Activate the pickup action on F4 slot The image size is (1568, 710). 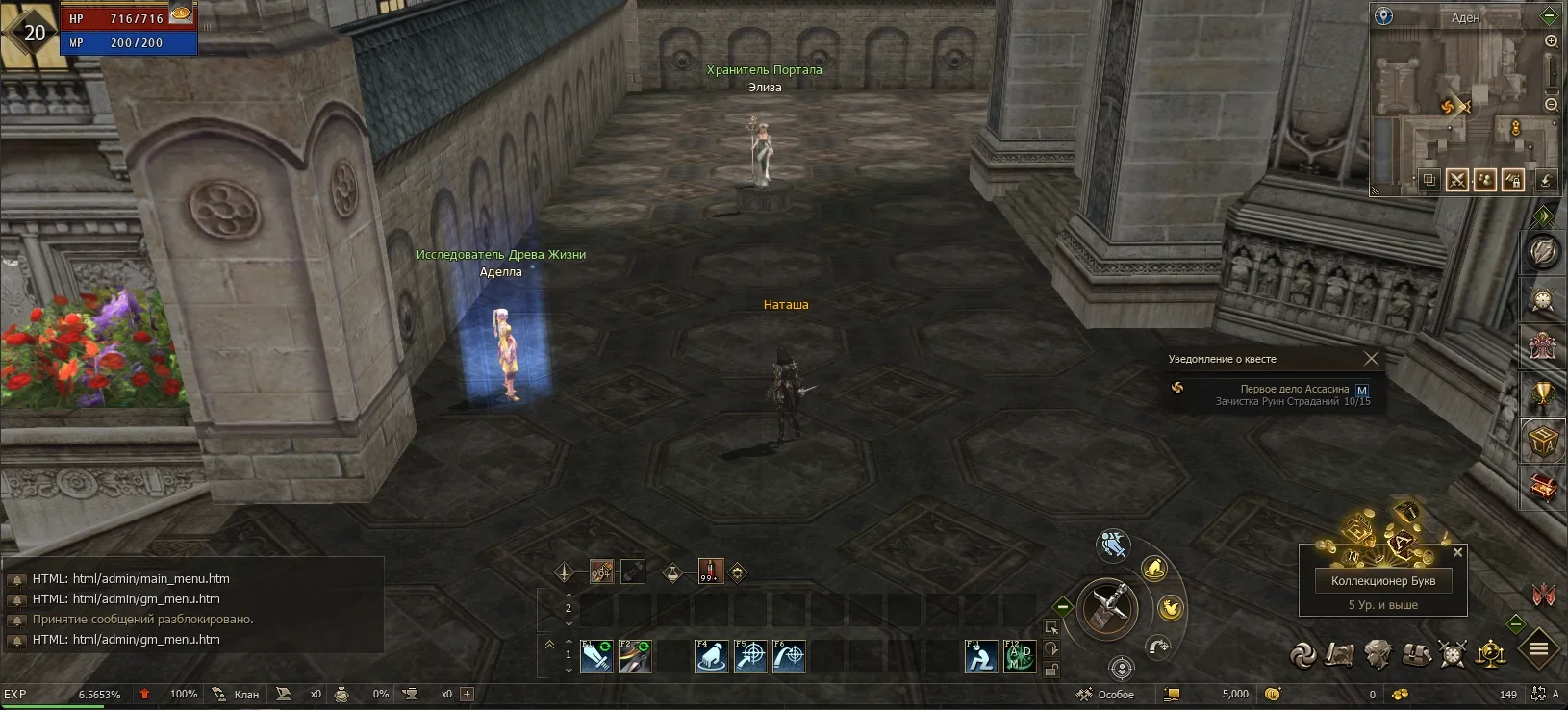710,655
